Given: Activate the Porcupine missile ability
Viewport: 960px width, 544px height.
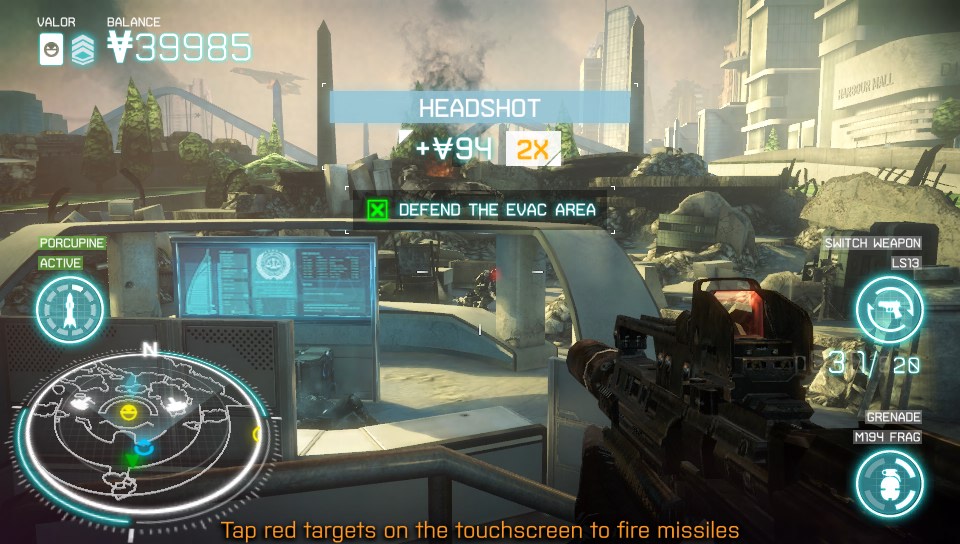Looking at the screenshot, I should coord(70,310).
